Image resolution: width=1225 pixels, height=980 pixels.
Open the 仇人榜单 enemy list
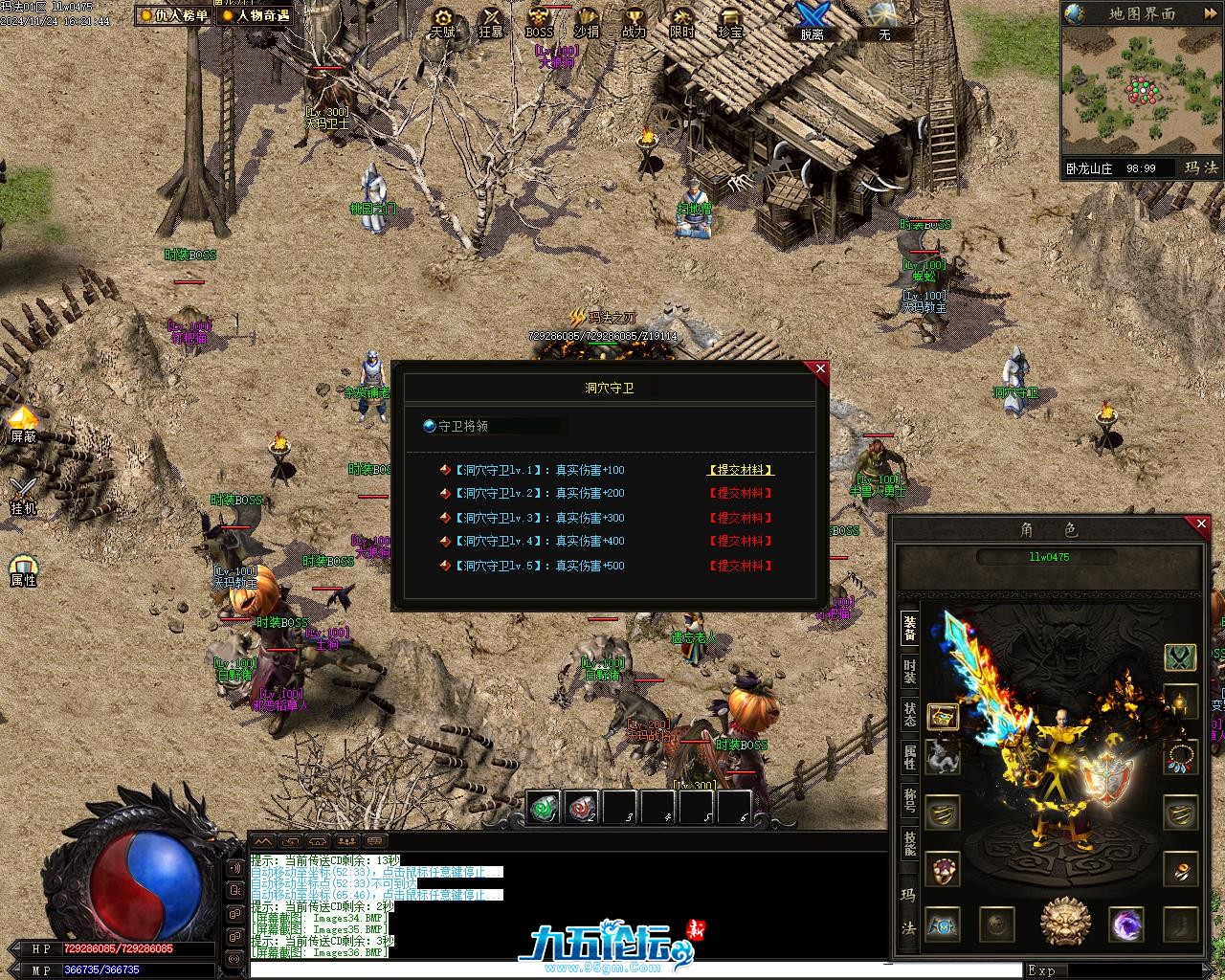coord(173,15)
